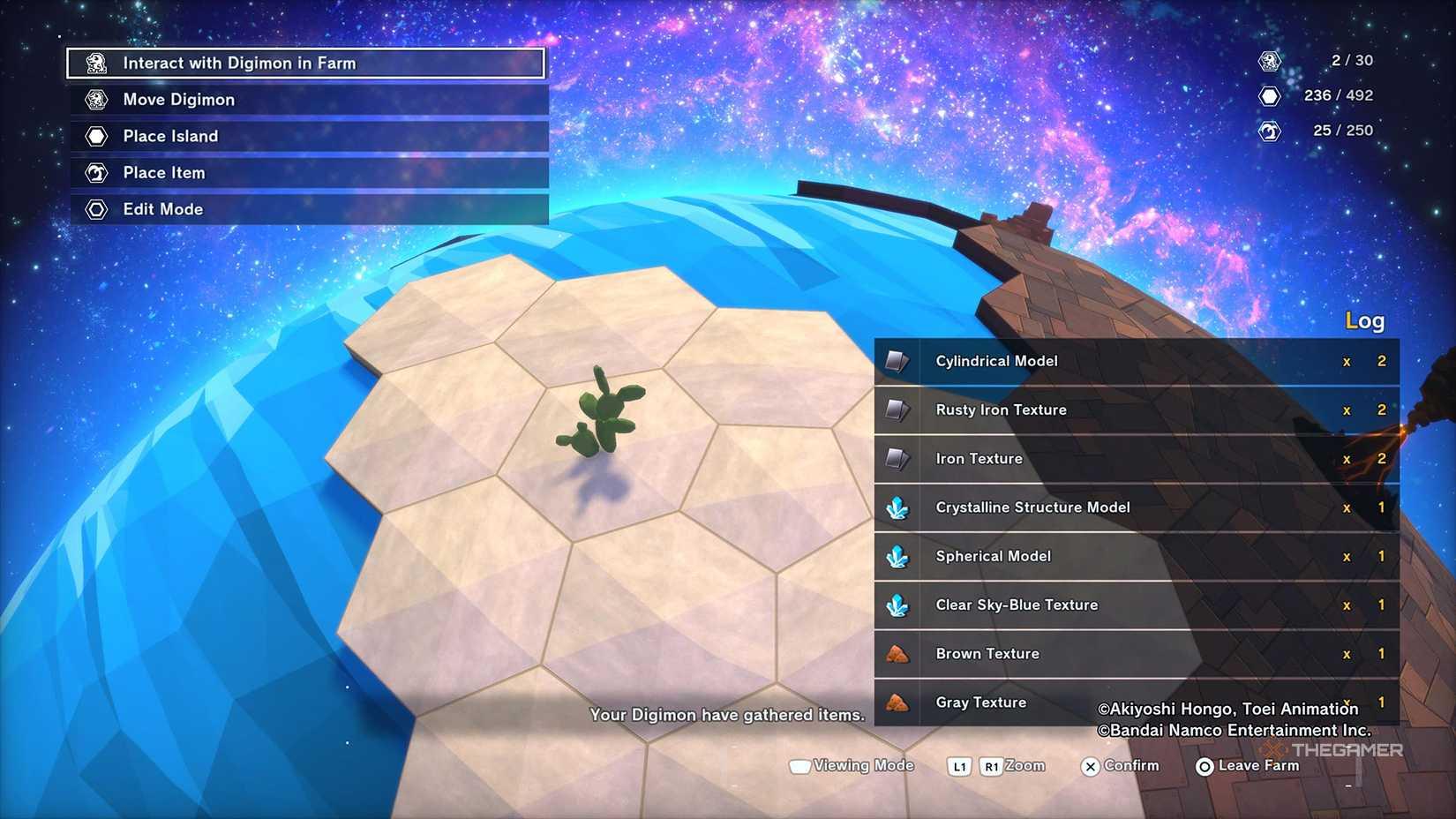
Task: Enter Edit Mode
Action: (x=309, y=209)
